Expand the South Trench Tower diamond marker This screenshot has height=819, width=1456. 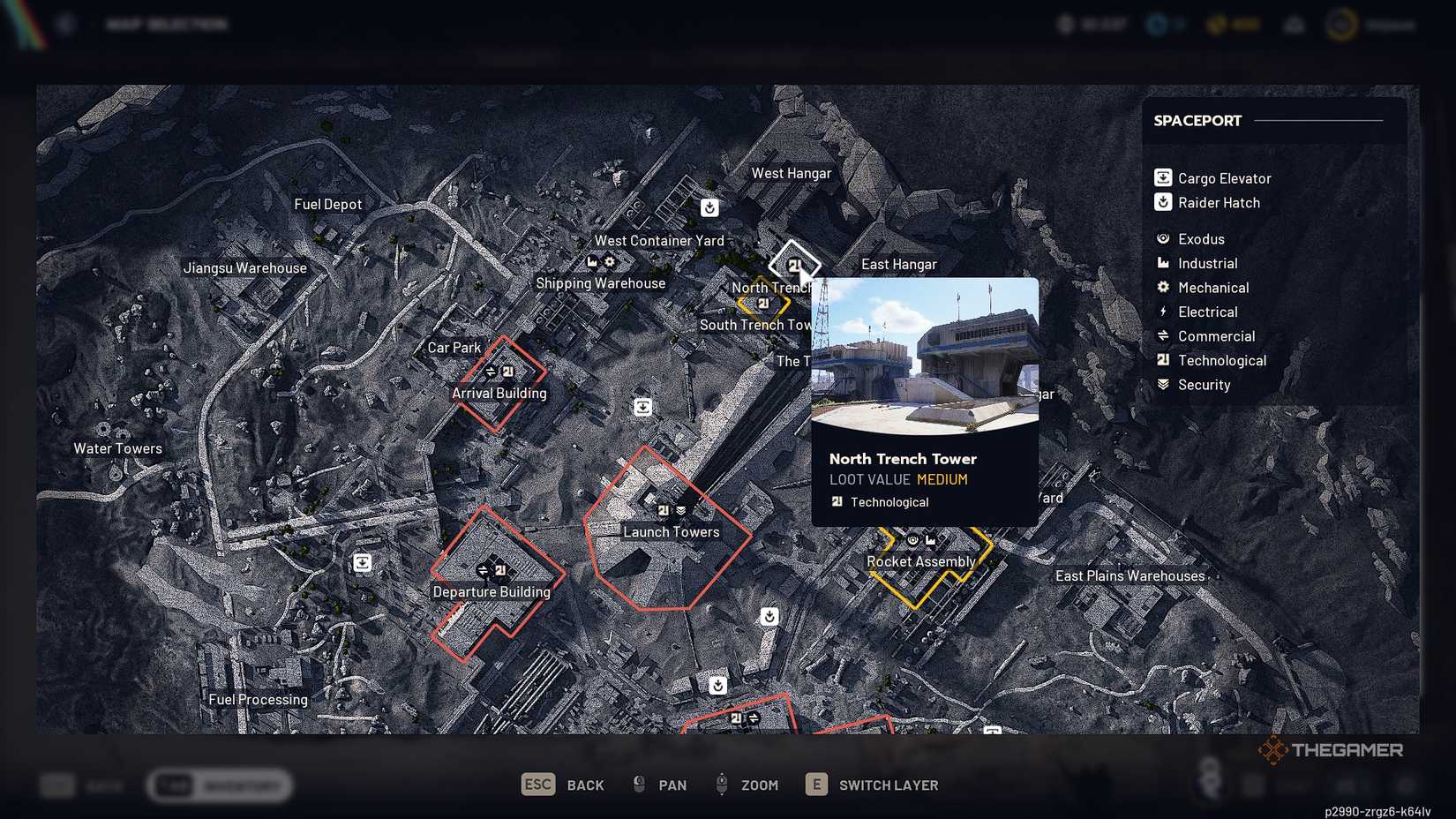tap(762, 303)
